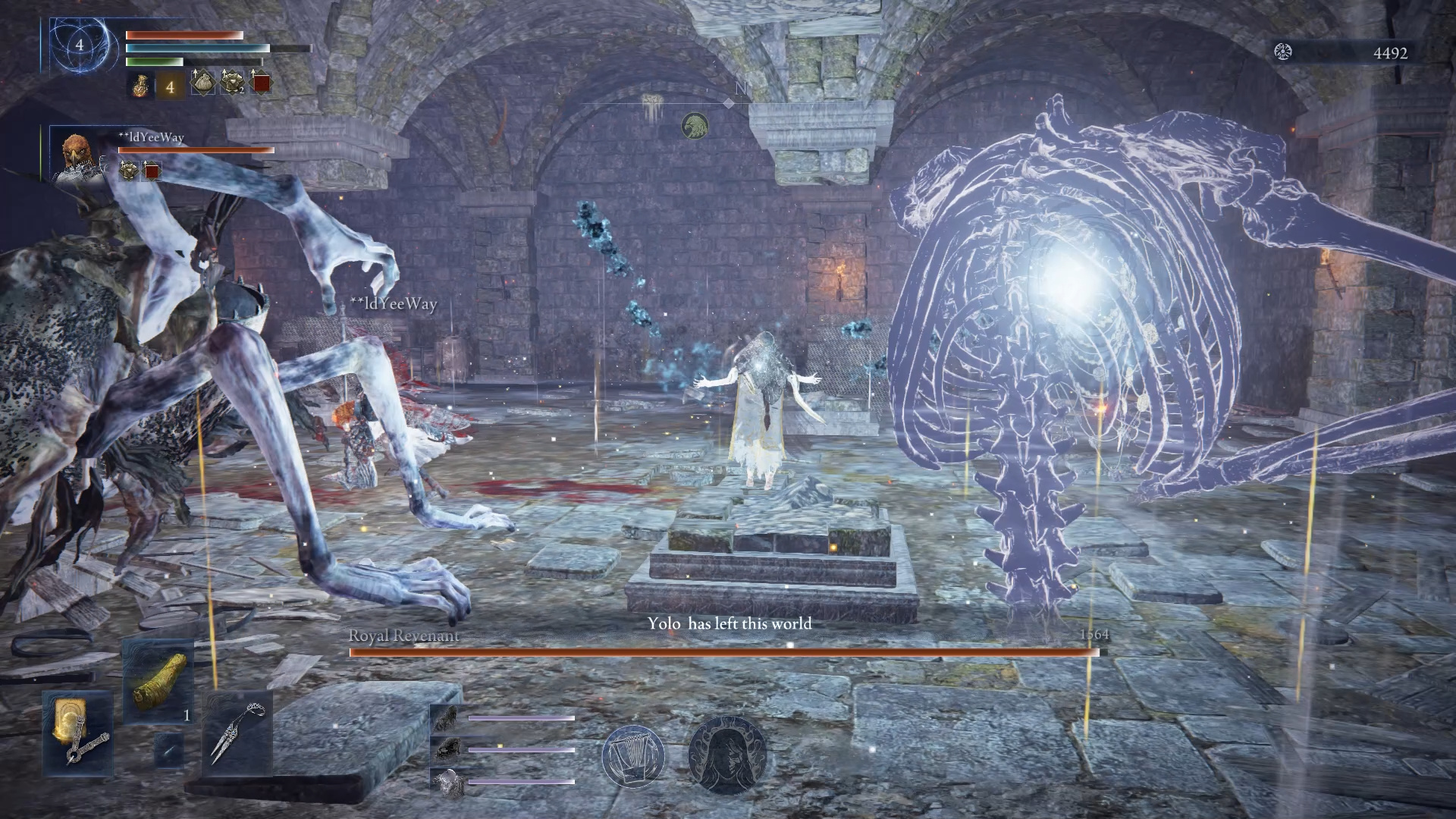Inspect the armor buff icon marked 2

[231, 83]
